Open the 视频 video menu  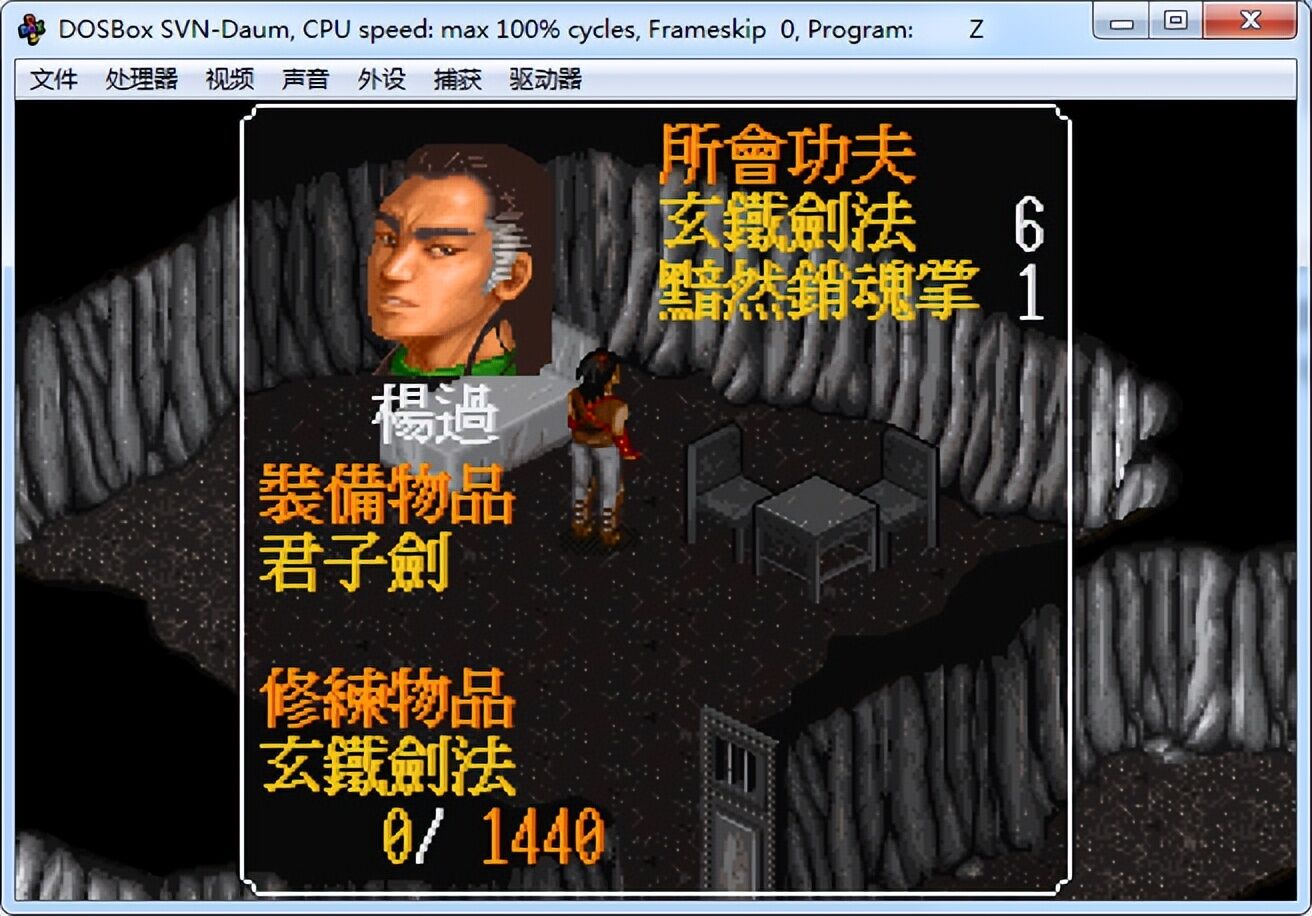pos(228,79)
